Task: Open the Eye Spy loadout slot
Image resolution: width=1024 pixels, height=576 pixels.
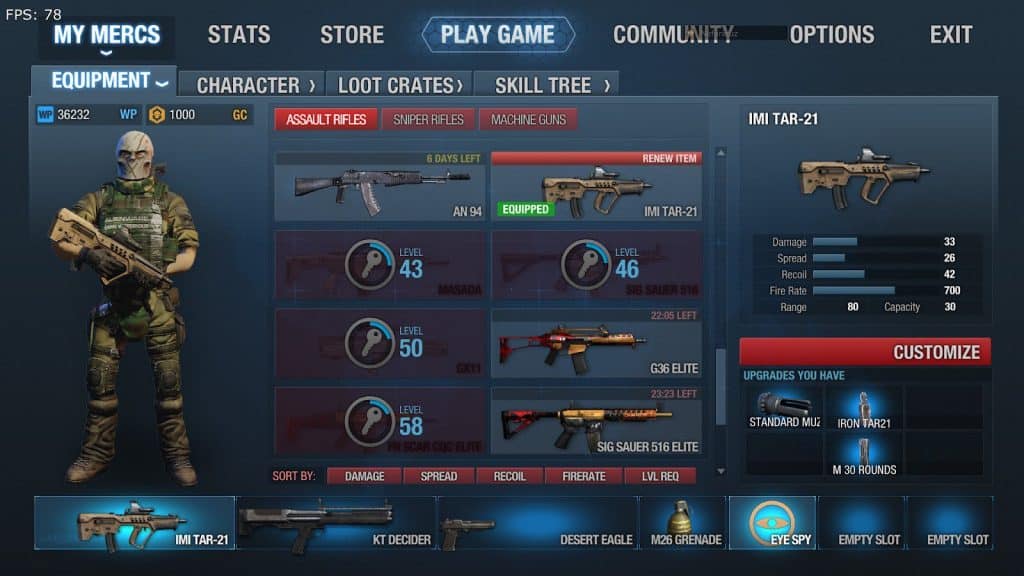Action: pyautogui.click(x=772, y=523)
